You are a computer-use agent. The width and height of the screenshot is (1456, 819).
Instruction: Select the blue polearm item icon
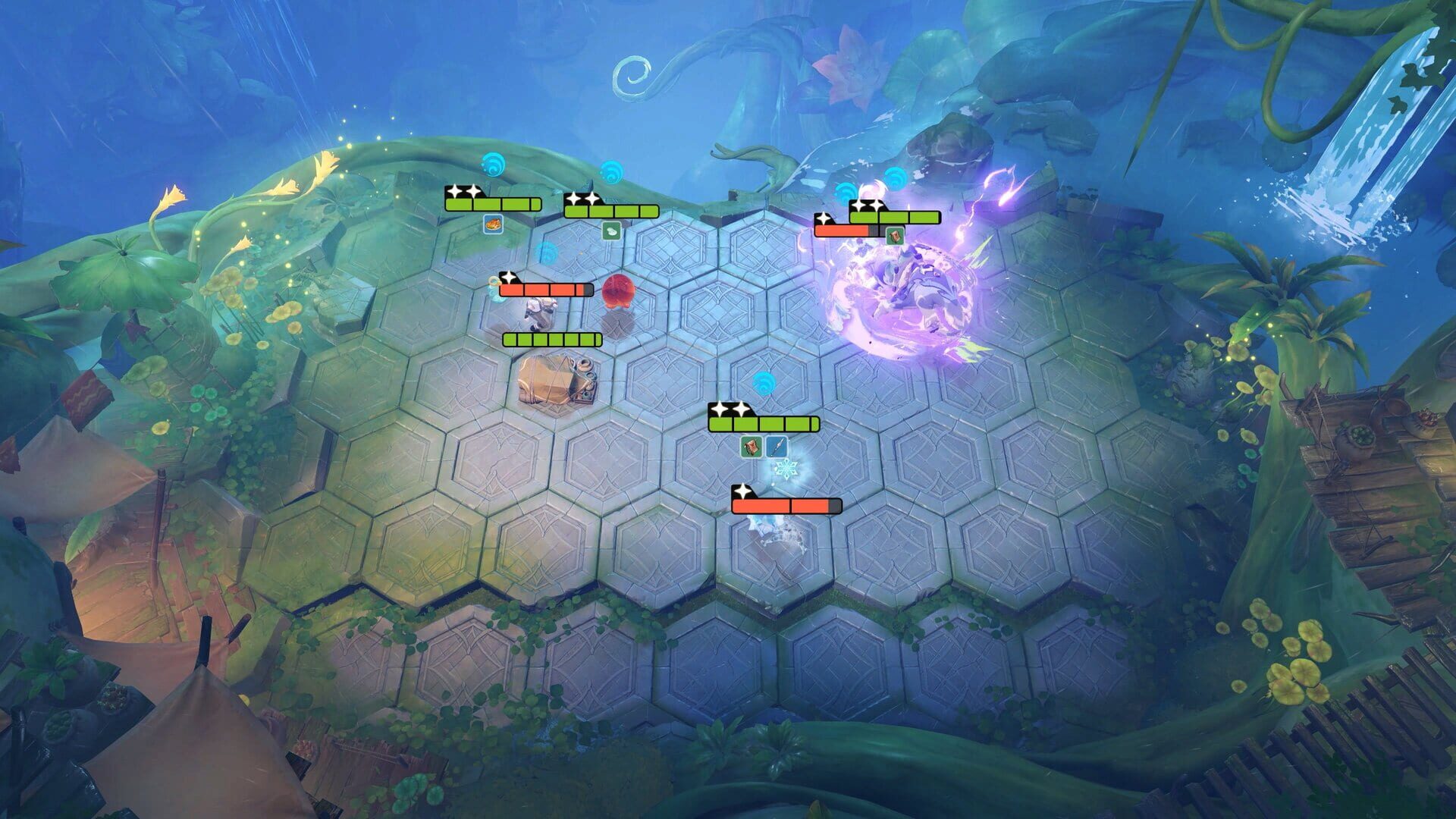click(776, 447)
